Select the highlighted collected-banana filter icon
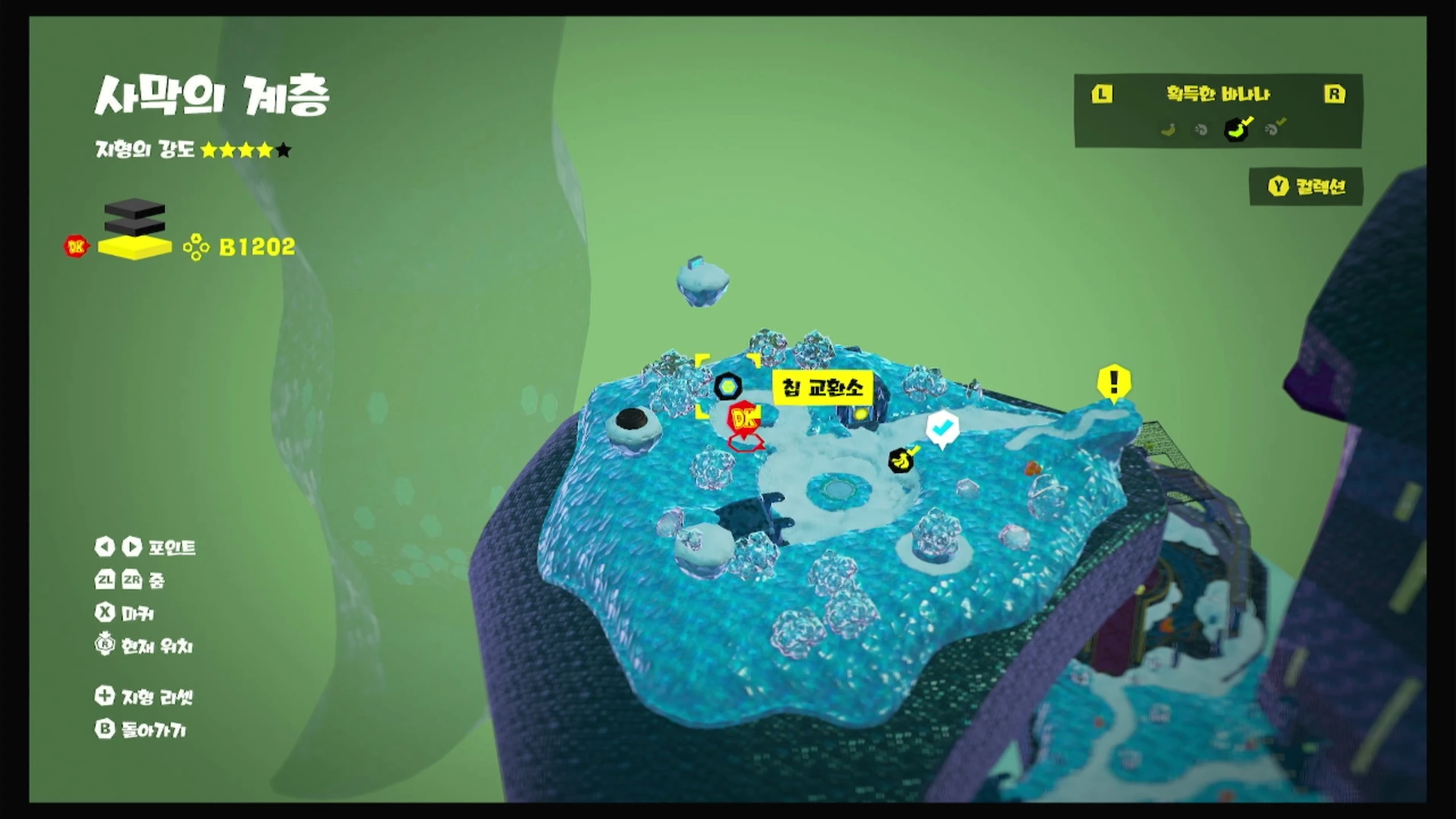The height and width of the screenshot is (819, 1456). [x=1237, y=129]
